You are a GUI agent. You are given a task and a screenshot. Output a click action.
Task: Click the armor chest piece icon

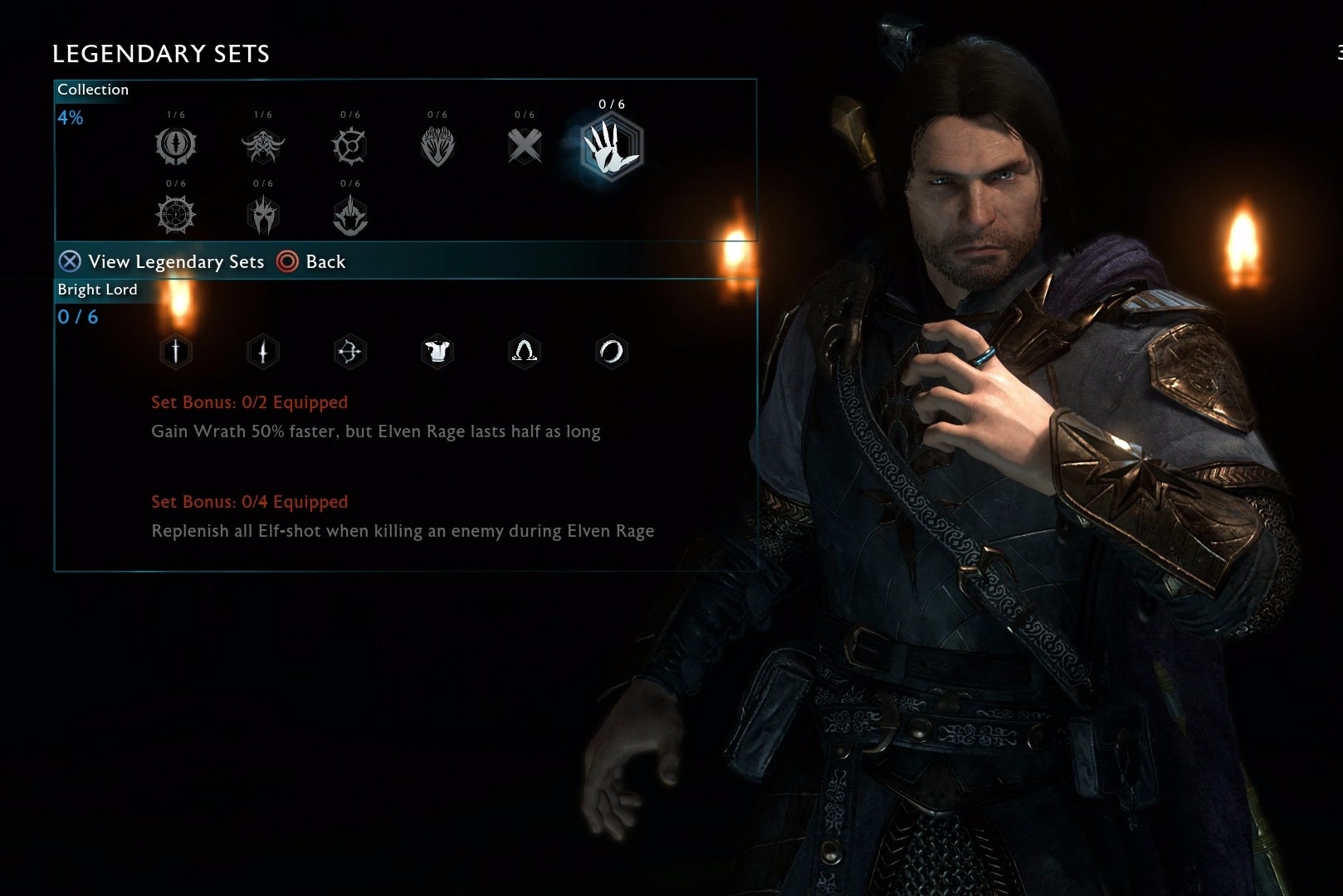point(437,352)
